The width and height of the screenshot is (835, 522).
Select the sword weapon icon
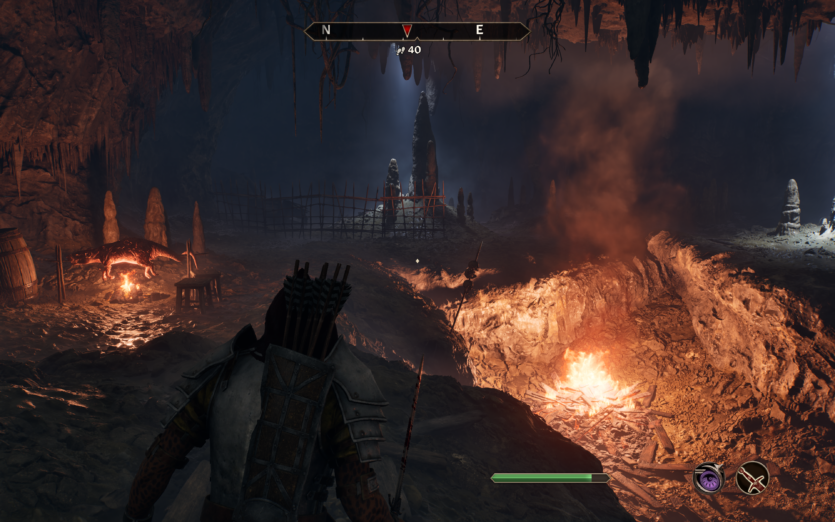pyautogui.click(x=752, y=478)
